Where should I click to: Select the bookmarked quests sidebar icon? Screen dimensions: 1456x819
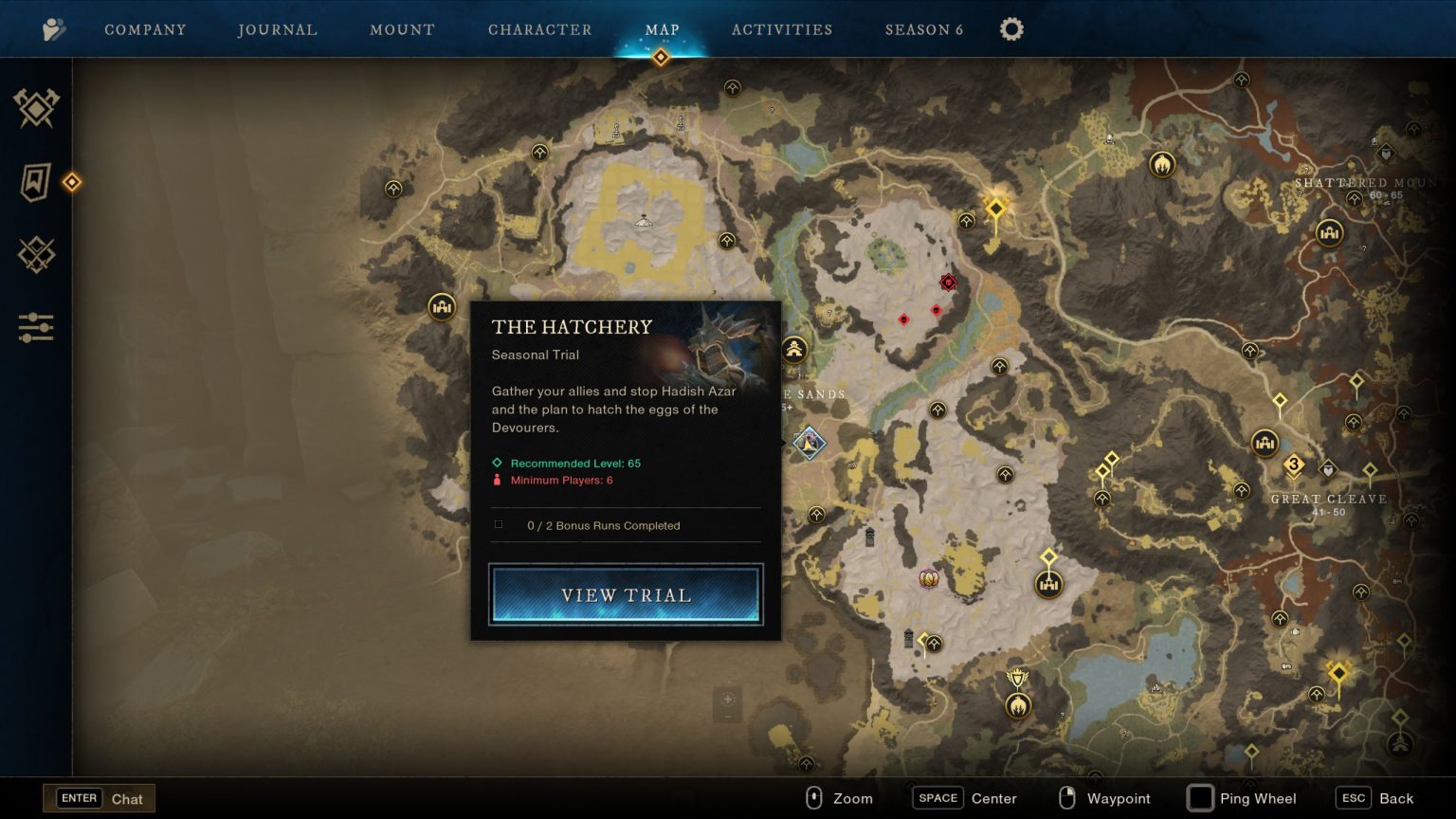34,182
